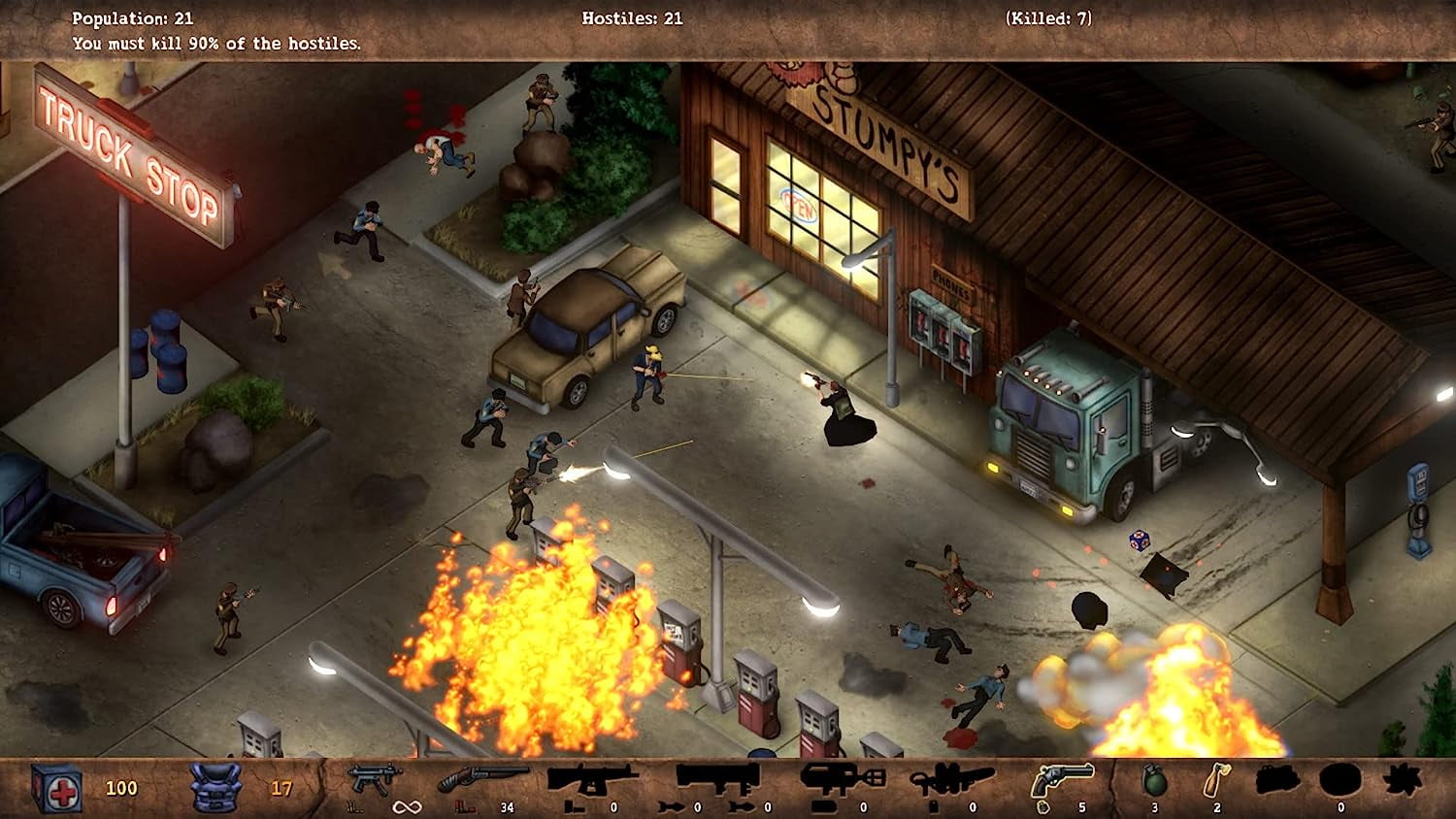Click the dice pickup near the truck
Image resolution: width=1456 pixels, height=819 pixels.
pyautogui.click(x=1141, y=541)
